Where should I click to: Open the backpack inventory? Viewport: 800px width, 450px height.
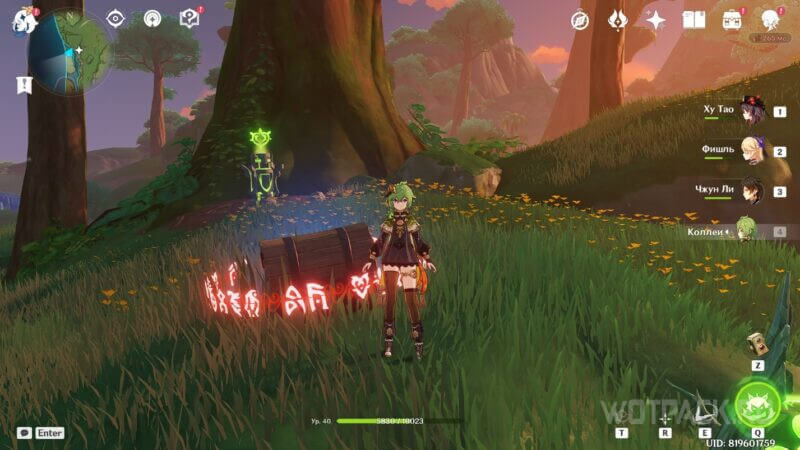tap(732, 20)
